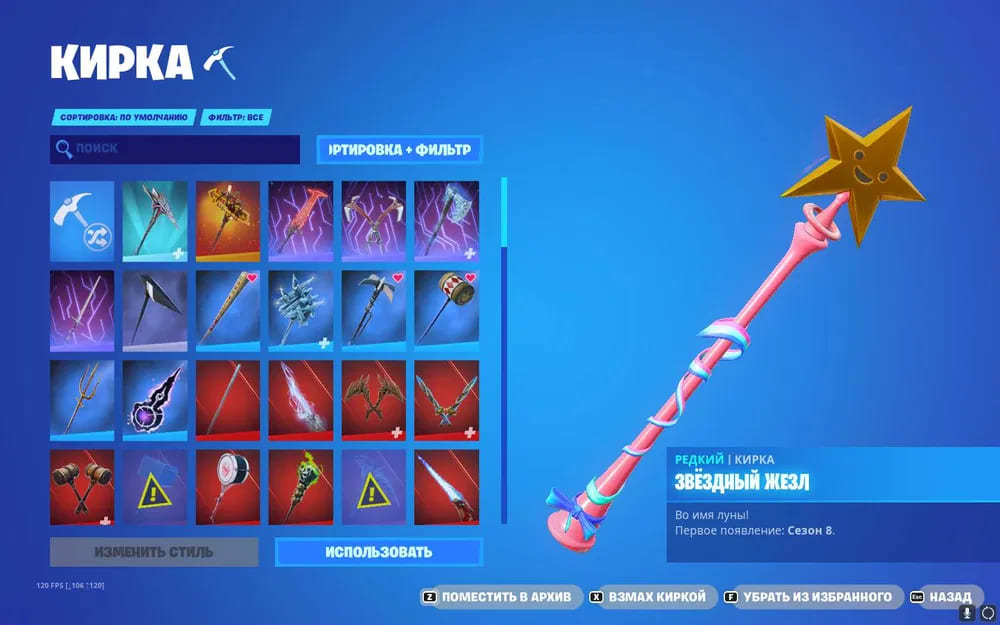Choose the fiery orange pickaxe tile
1000x625 pixels.
tap(228, 221)
